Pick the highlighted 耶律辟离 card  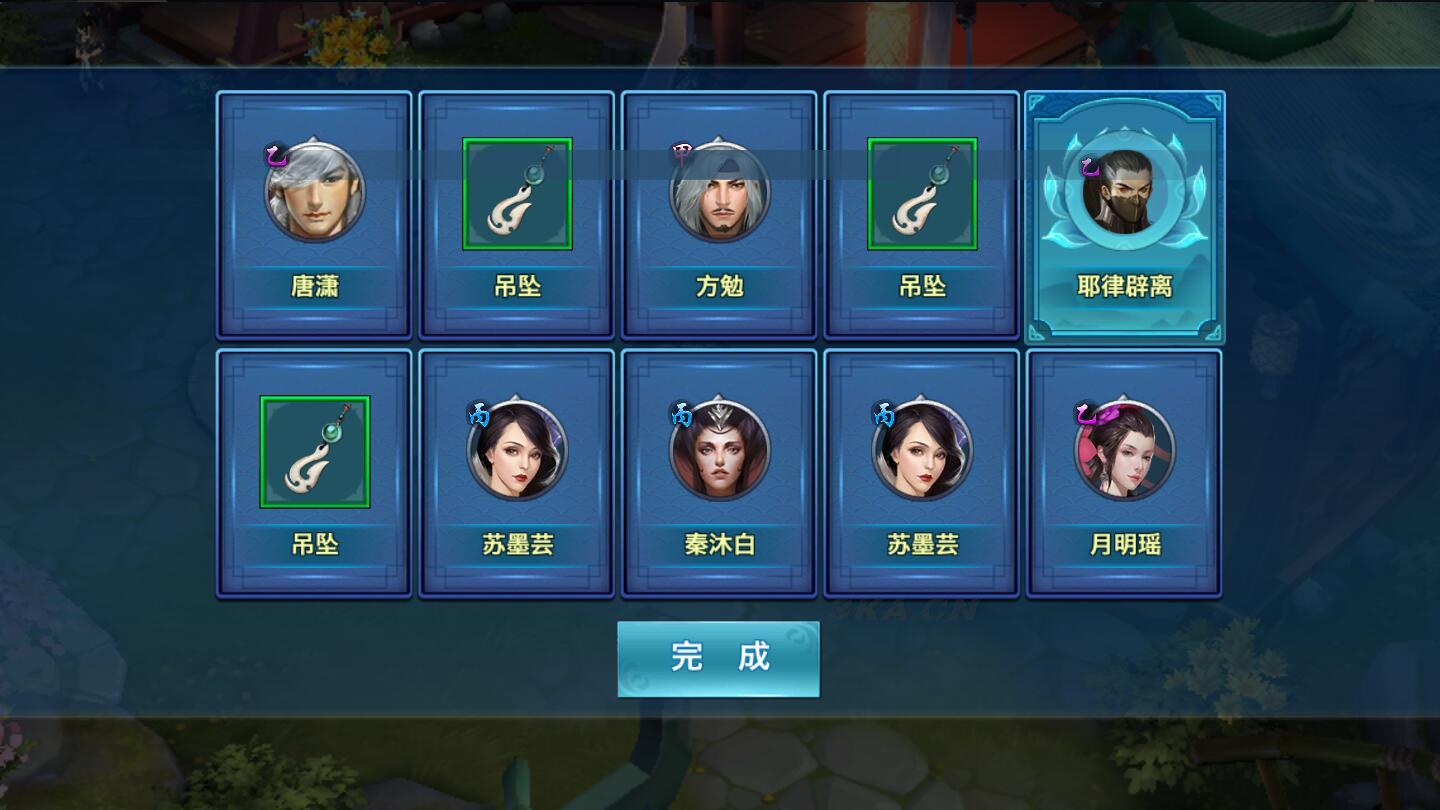pos(1125,216)
